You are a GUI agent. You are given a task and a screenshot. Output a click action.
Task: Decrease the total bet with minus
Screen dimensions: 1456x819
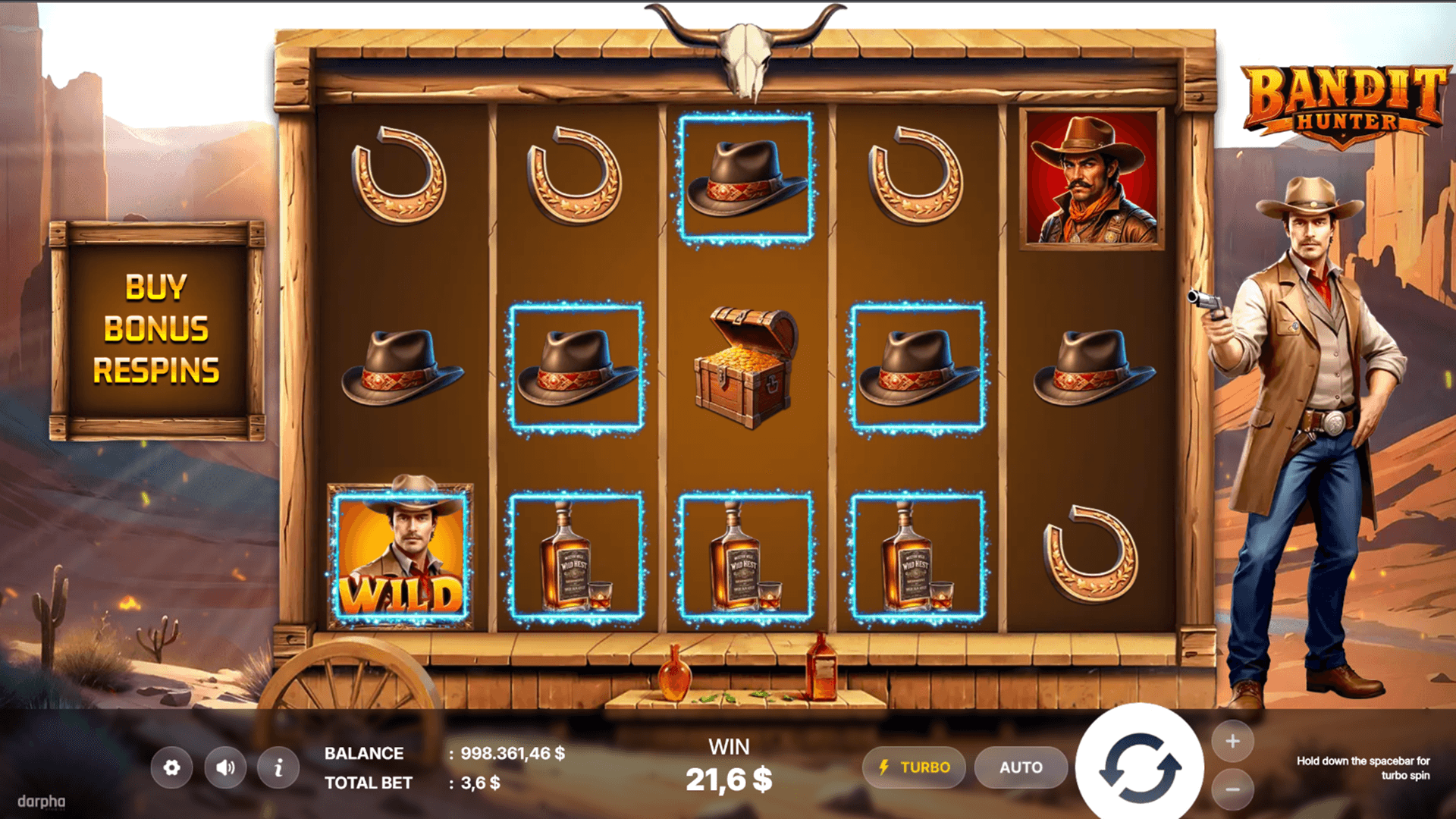(1232, 790)
